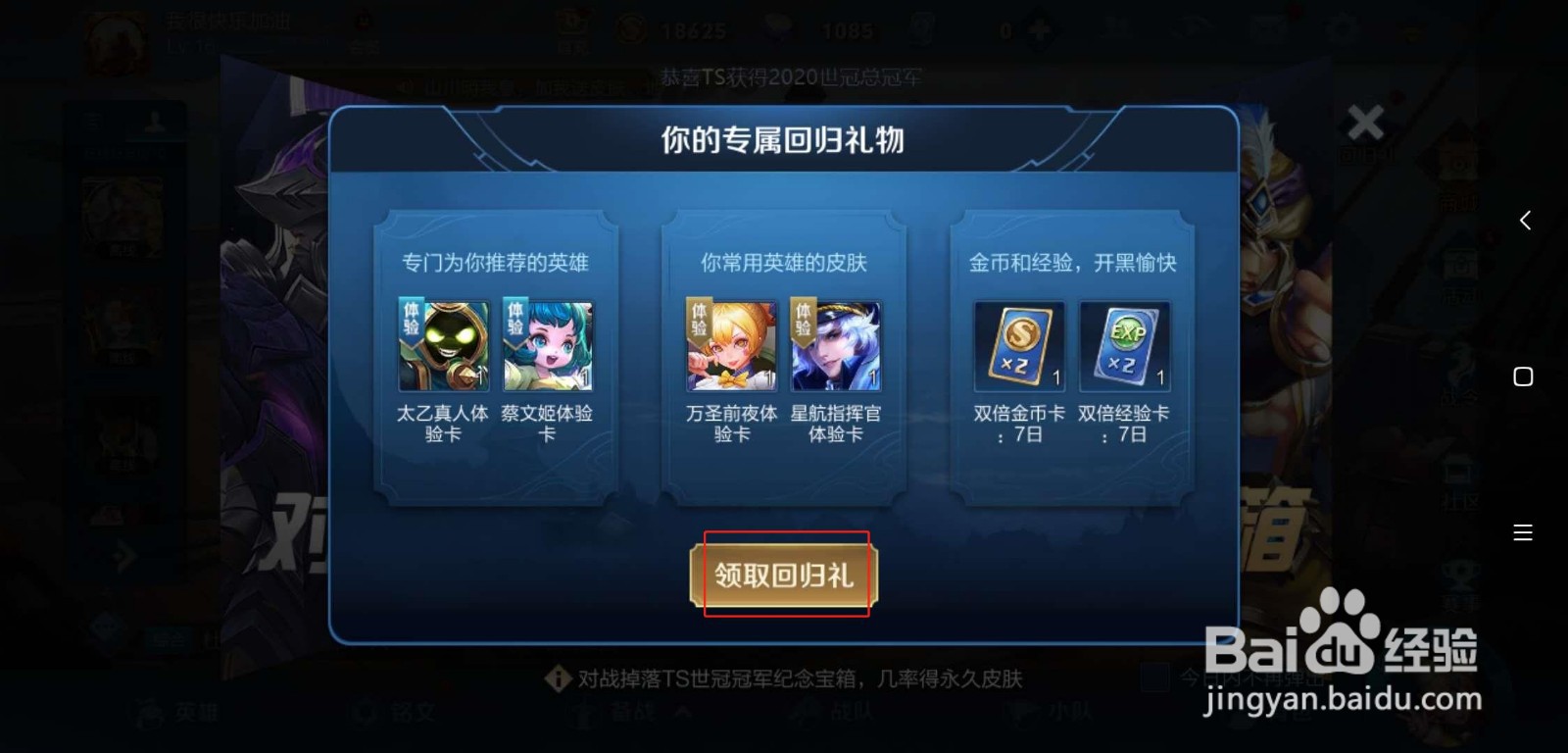Select the 太乙真人 trial card icon
Screen dimensions: 1568x753
coord(442,345)
